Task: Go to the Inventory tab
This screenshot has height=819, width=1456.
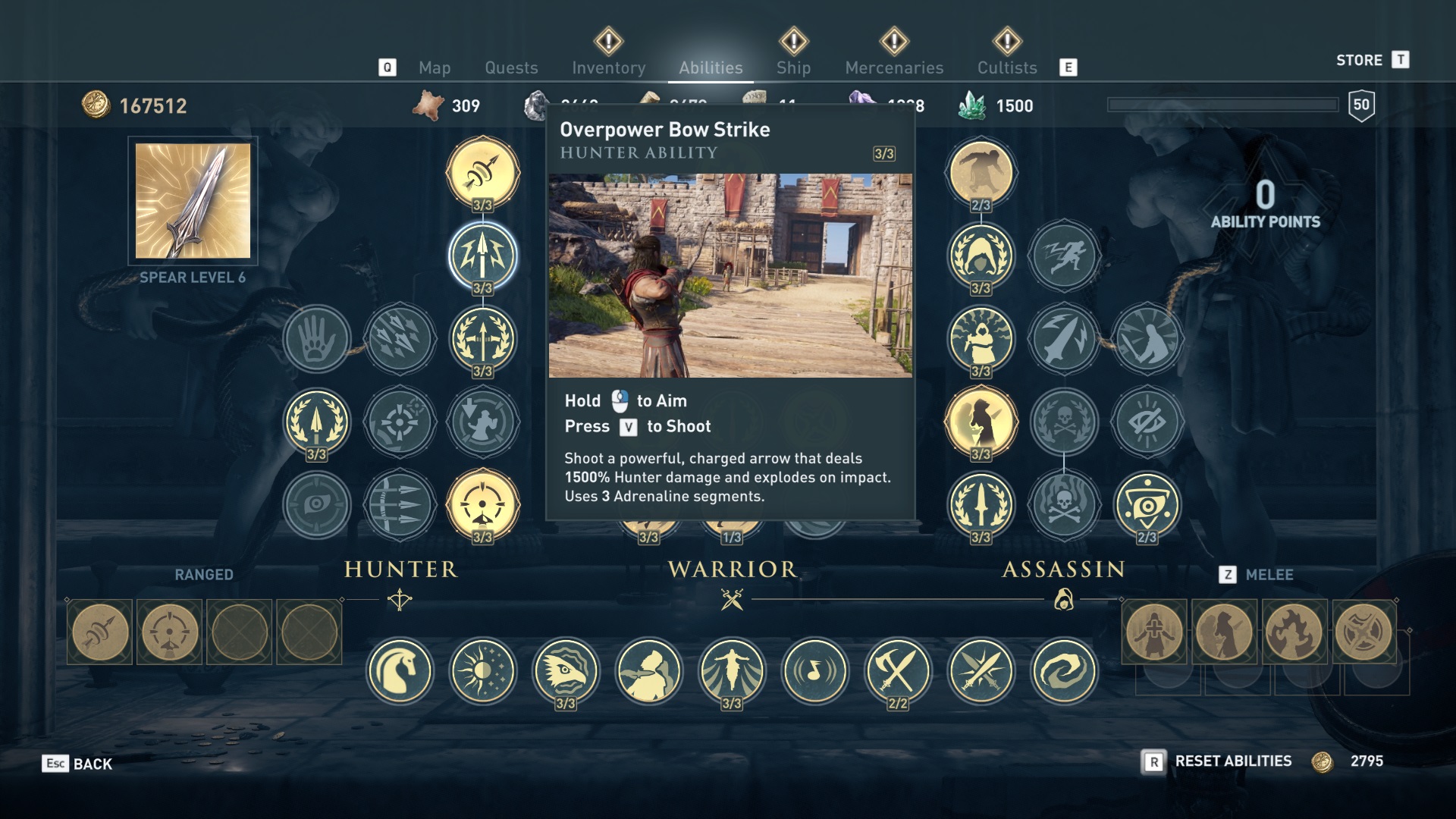Action: click(x=608, y=67)
